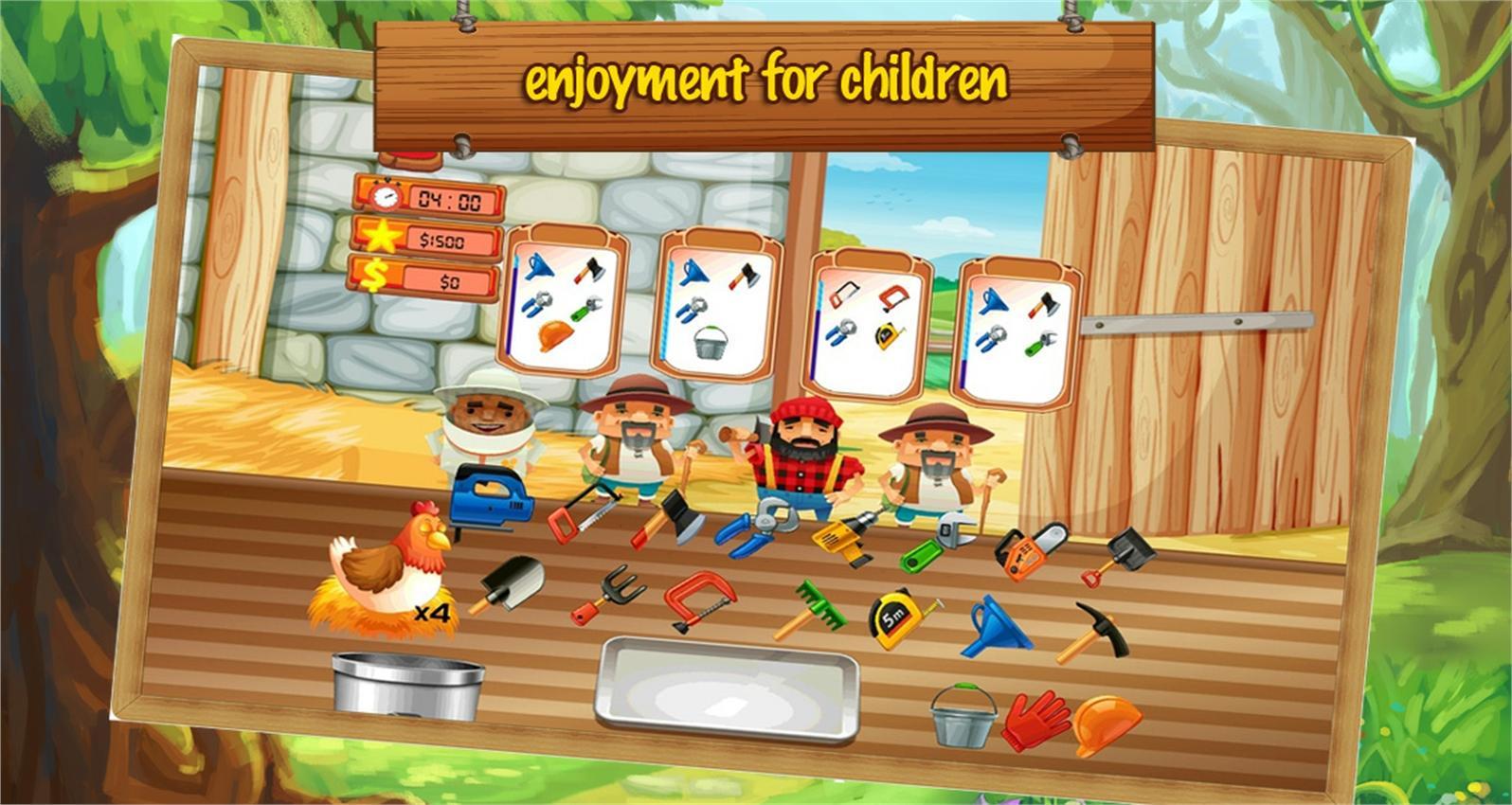1512x805 pixels.
Task: Pick up the measuring tape marked 5m
Action: 894,616
